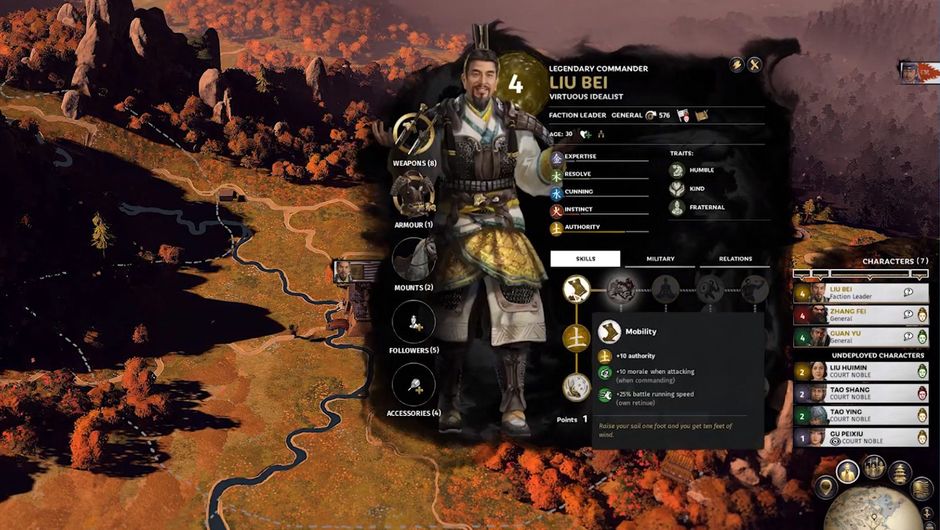Screen dimensions: 940x530
Task: Choose the Accessories slot
Action: 412,384
